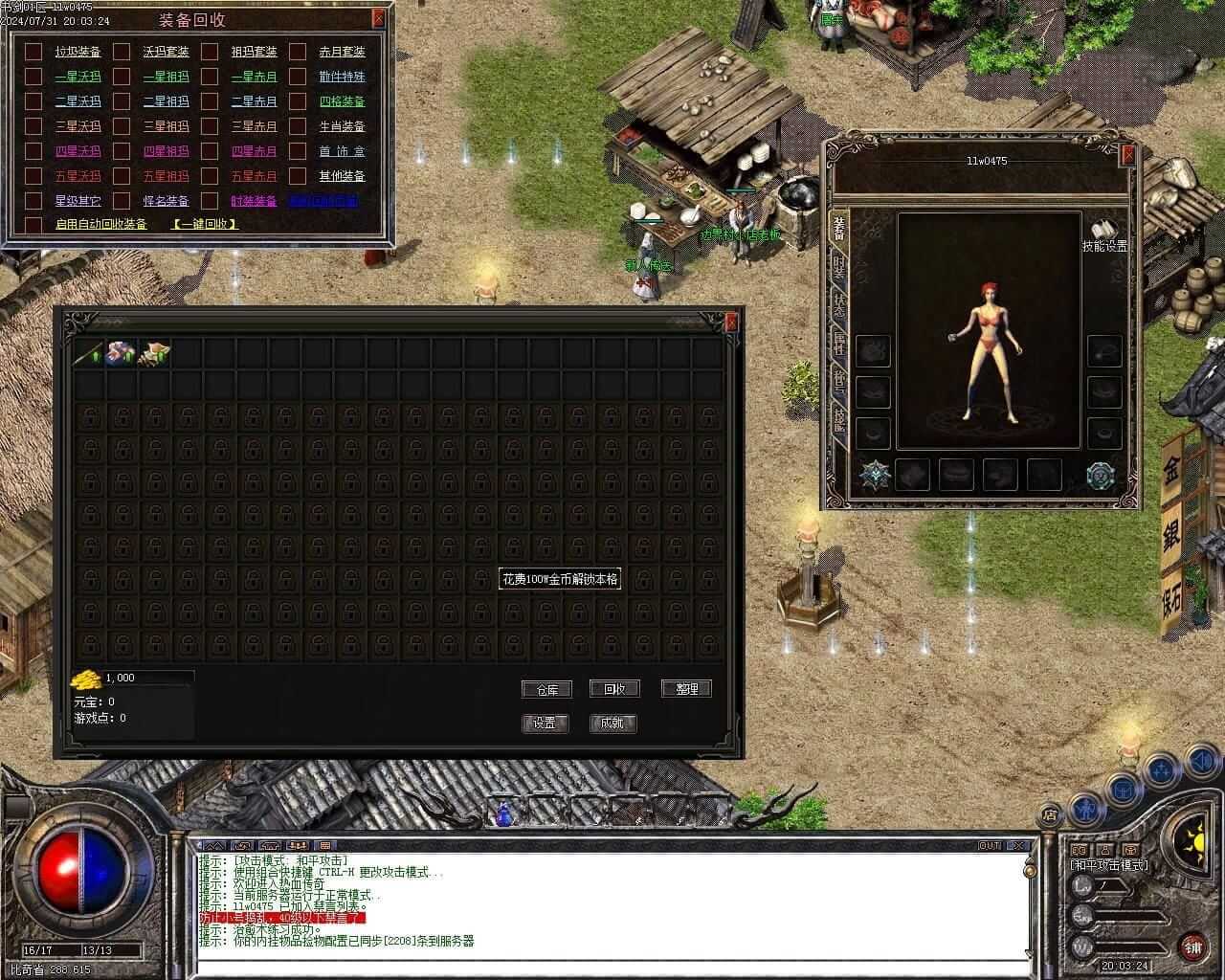The width and height of the screenshot is (1225, 980).
Task: Click the red 铺 shop button
Action: (x=1192, y=947)
